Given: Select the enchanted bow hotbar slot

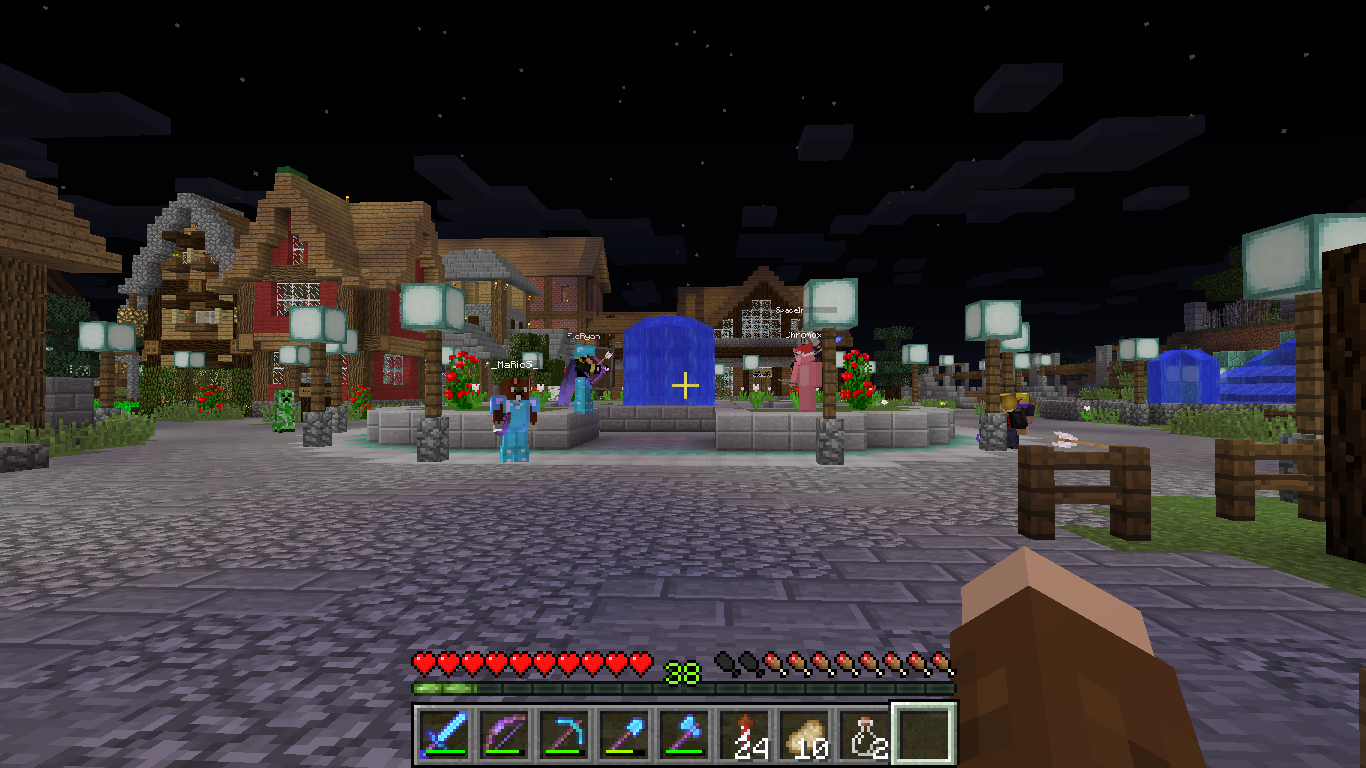Looking at the screenshot, I should (x=504, y=735).
